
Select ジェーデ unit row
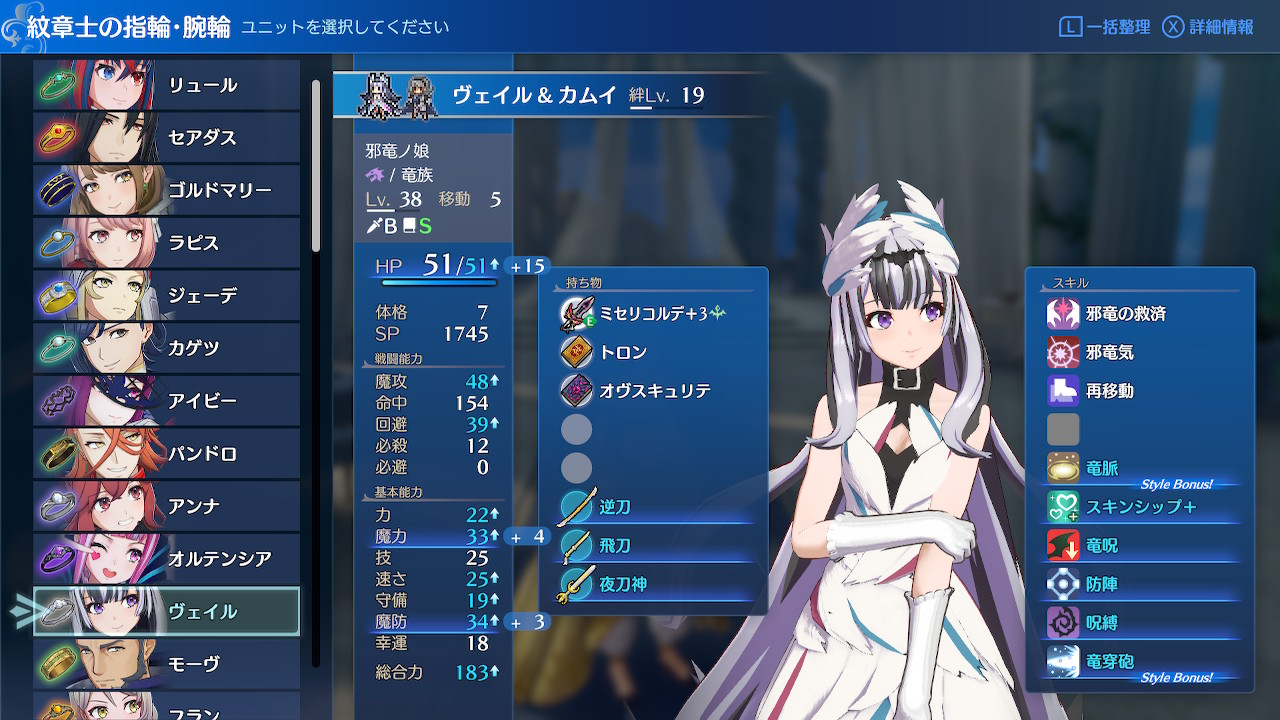167,296
